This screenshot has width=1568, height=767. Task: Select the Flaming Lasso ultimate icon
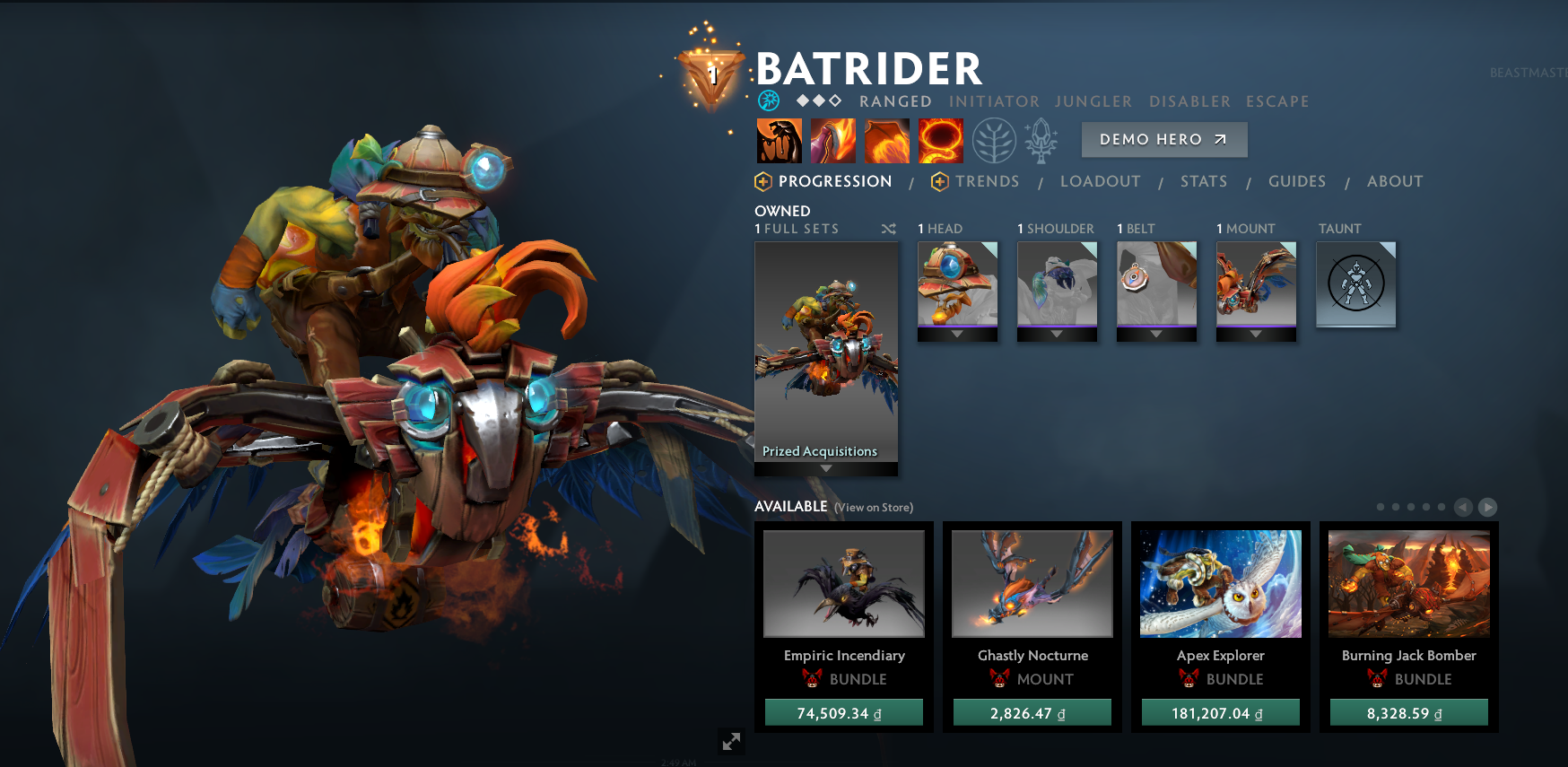[x=941, y=140]
